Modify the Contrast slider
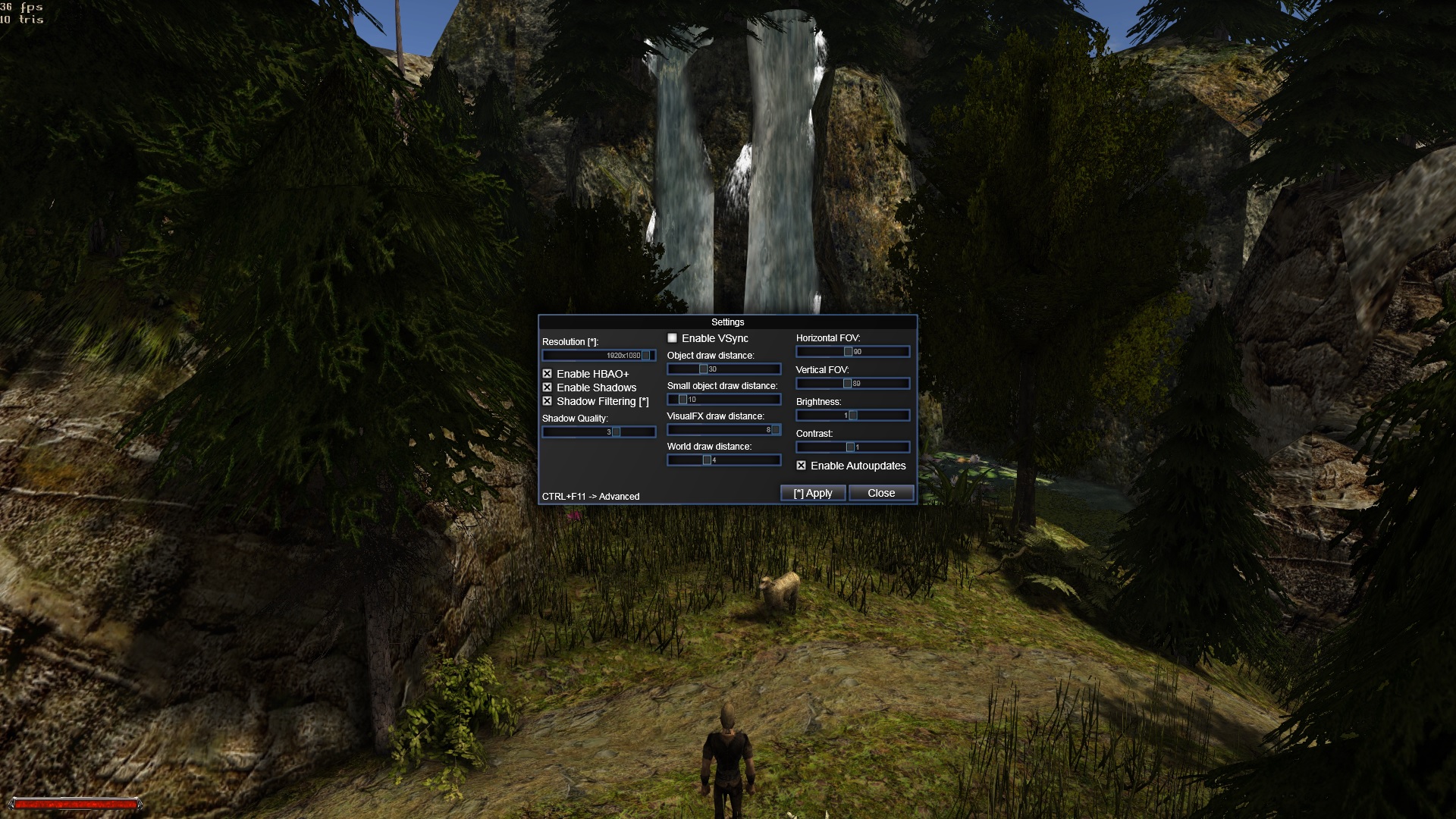The width and height of the screenshot is (1456, 819). pos(852,447)
